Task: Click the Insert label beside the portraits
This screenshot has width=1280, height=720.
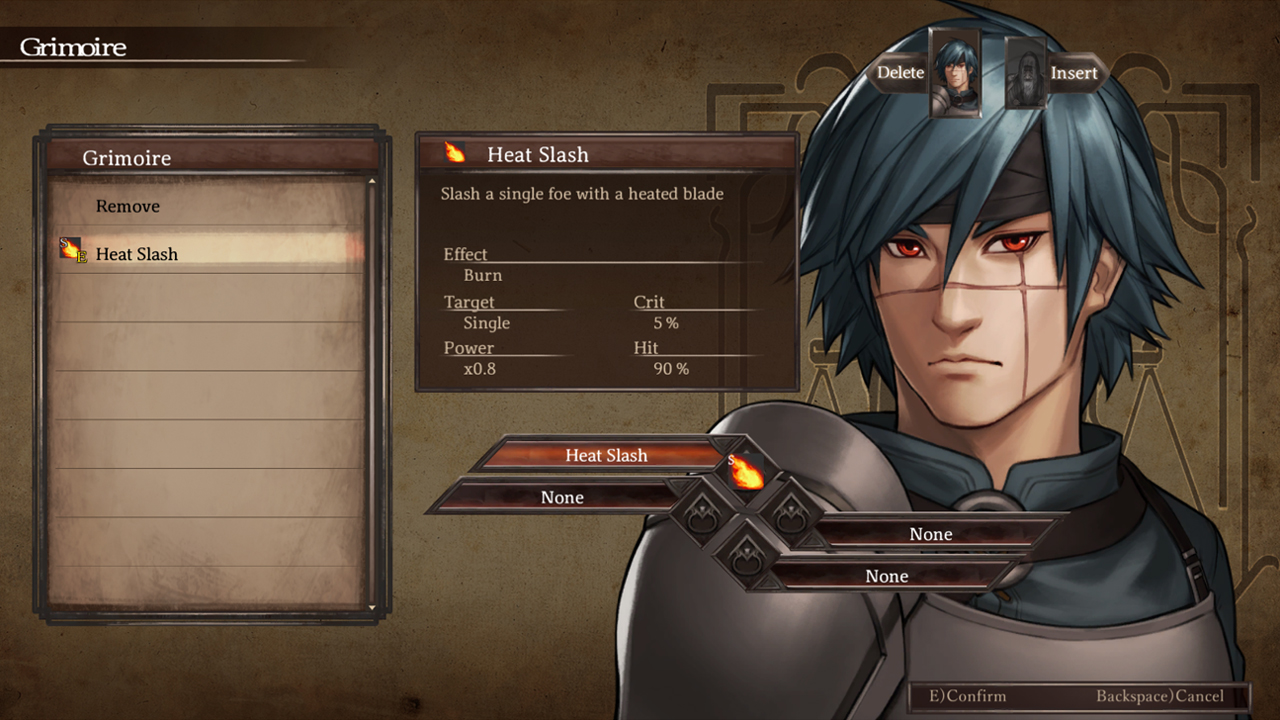Action: [x=1074, y=73]
